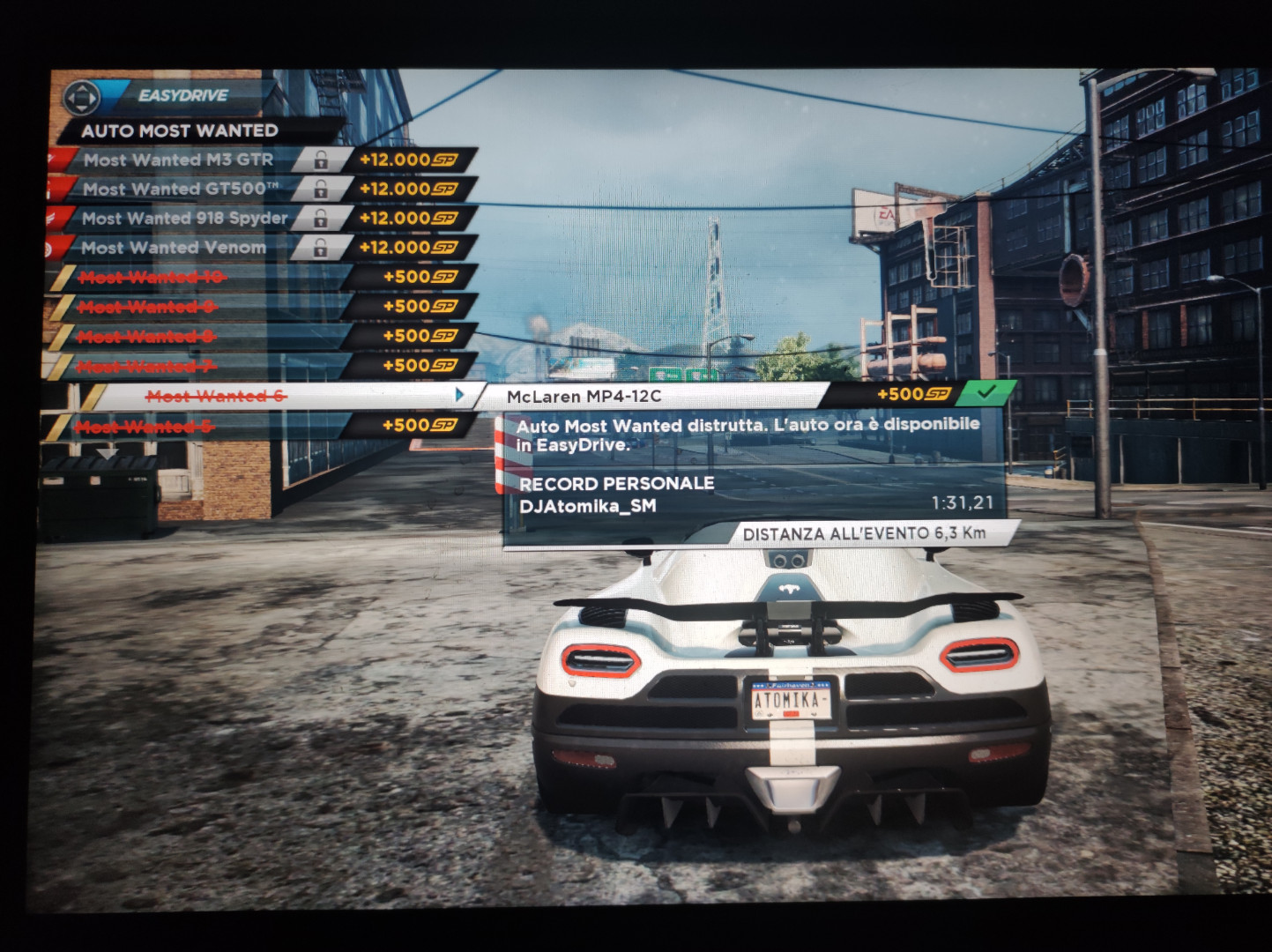
Task: Choose the Most Wanted GT500 entry
Action: (x=180, y=189)
